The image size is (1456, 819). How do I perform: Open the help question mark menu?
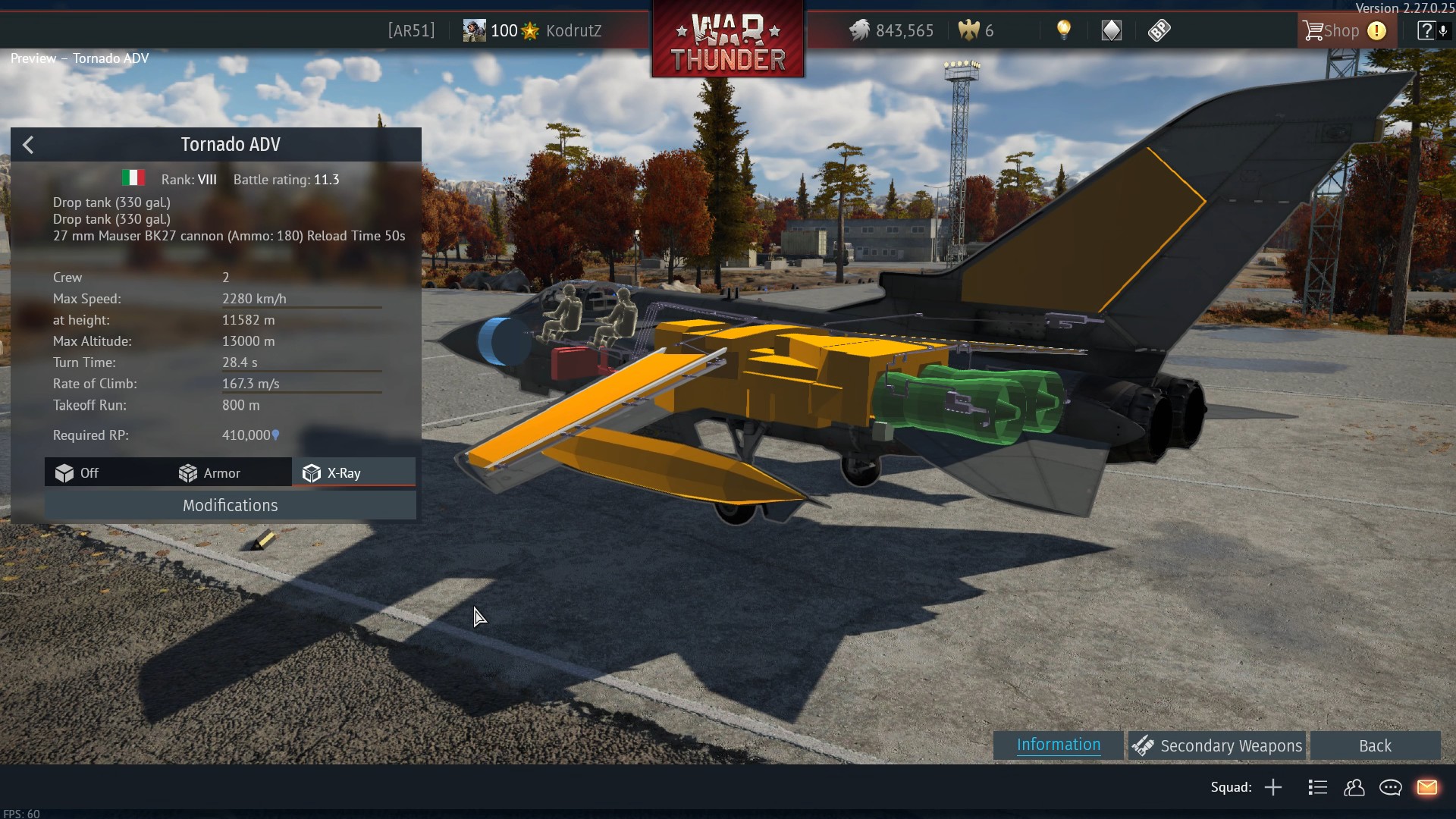pos(1425,31)
